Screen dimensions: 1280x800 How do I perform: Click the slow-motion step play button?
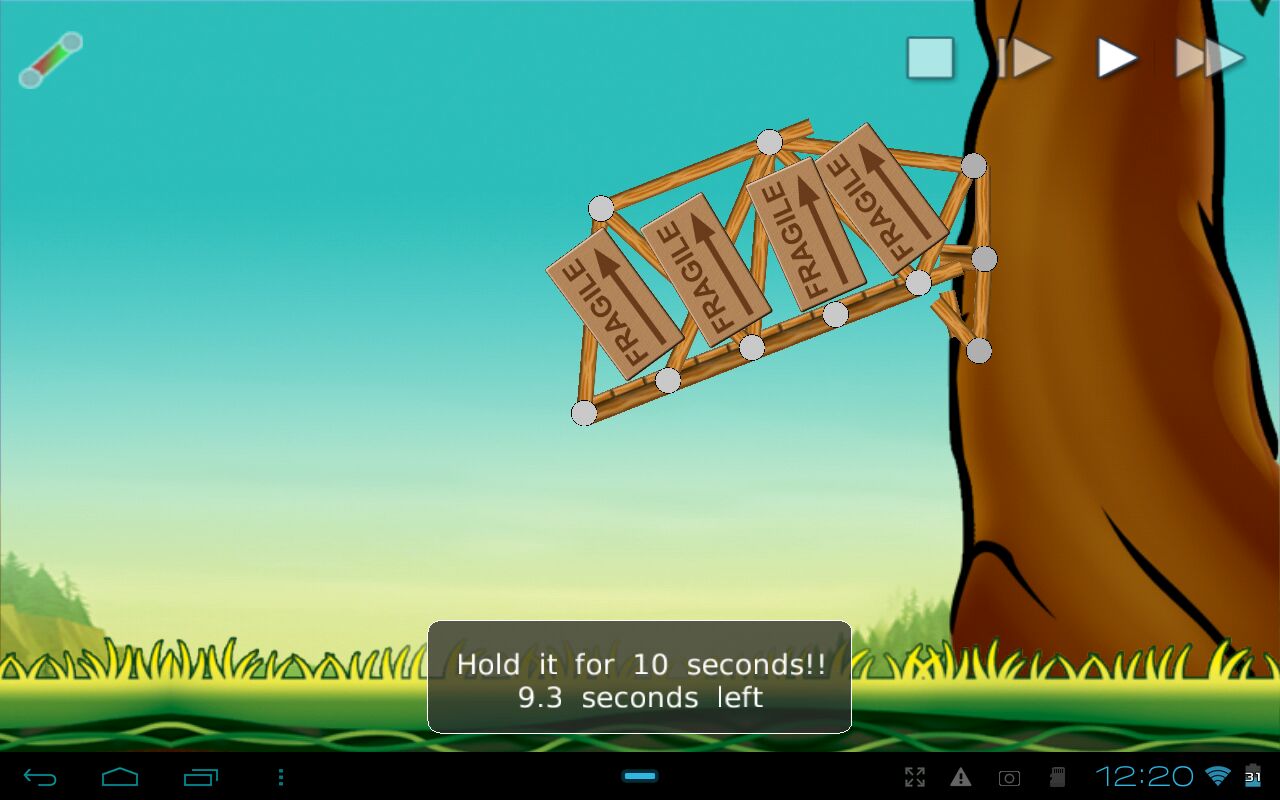1025,58
